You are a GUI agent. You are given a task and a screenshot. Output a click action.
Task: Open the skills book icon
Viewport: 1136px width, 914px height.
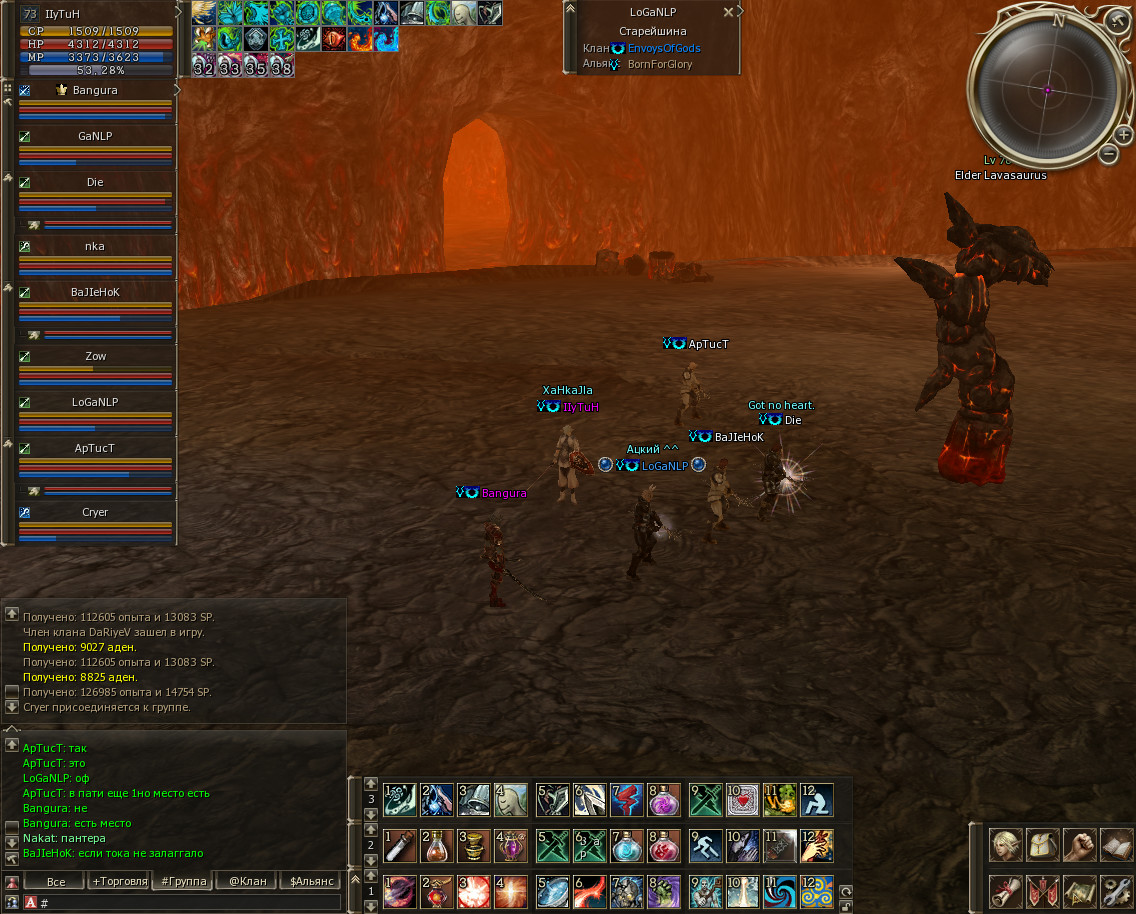[1116, 845]
